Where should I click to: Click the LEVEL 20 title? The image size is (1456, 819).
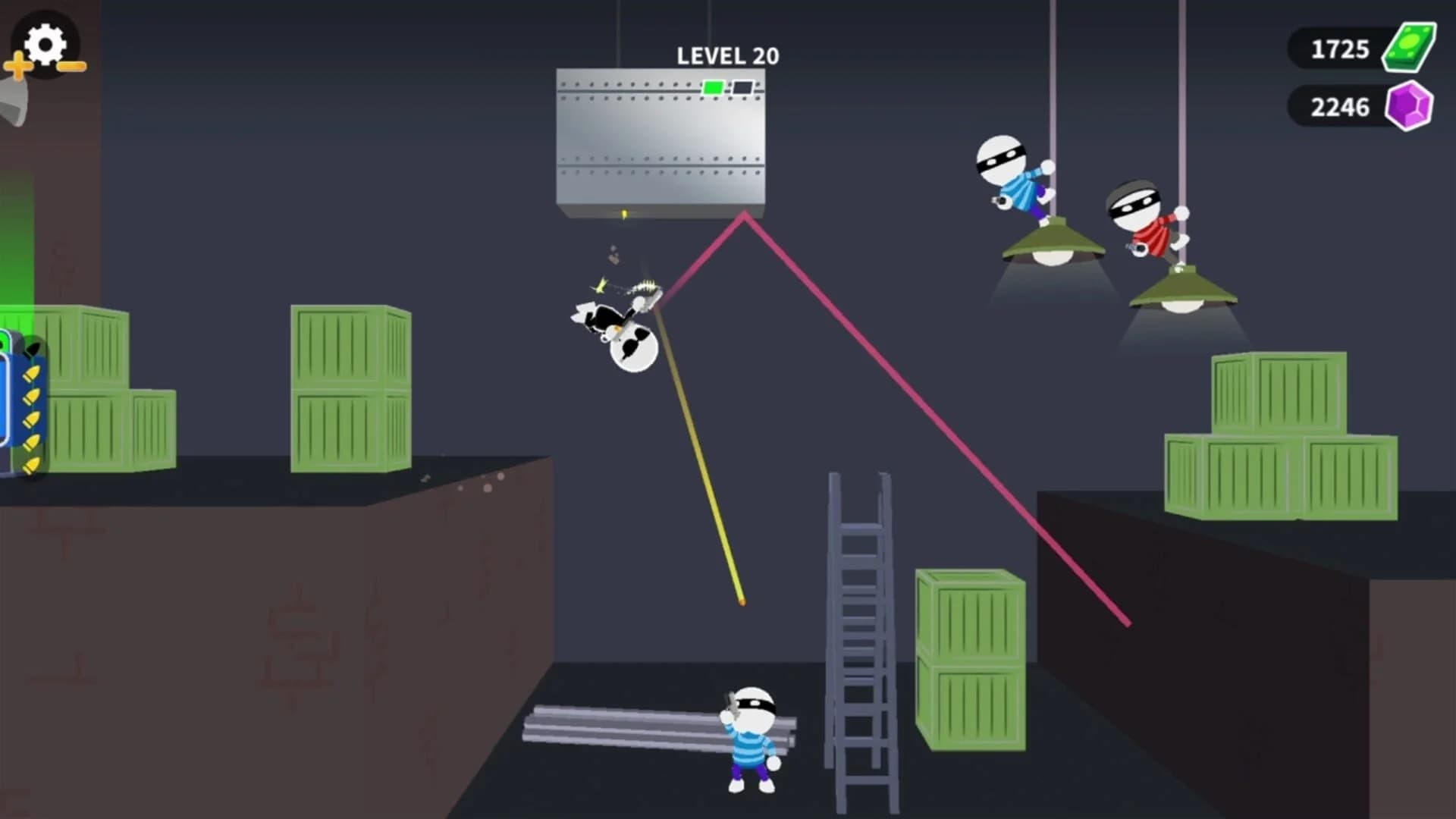click(726, 55)
